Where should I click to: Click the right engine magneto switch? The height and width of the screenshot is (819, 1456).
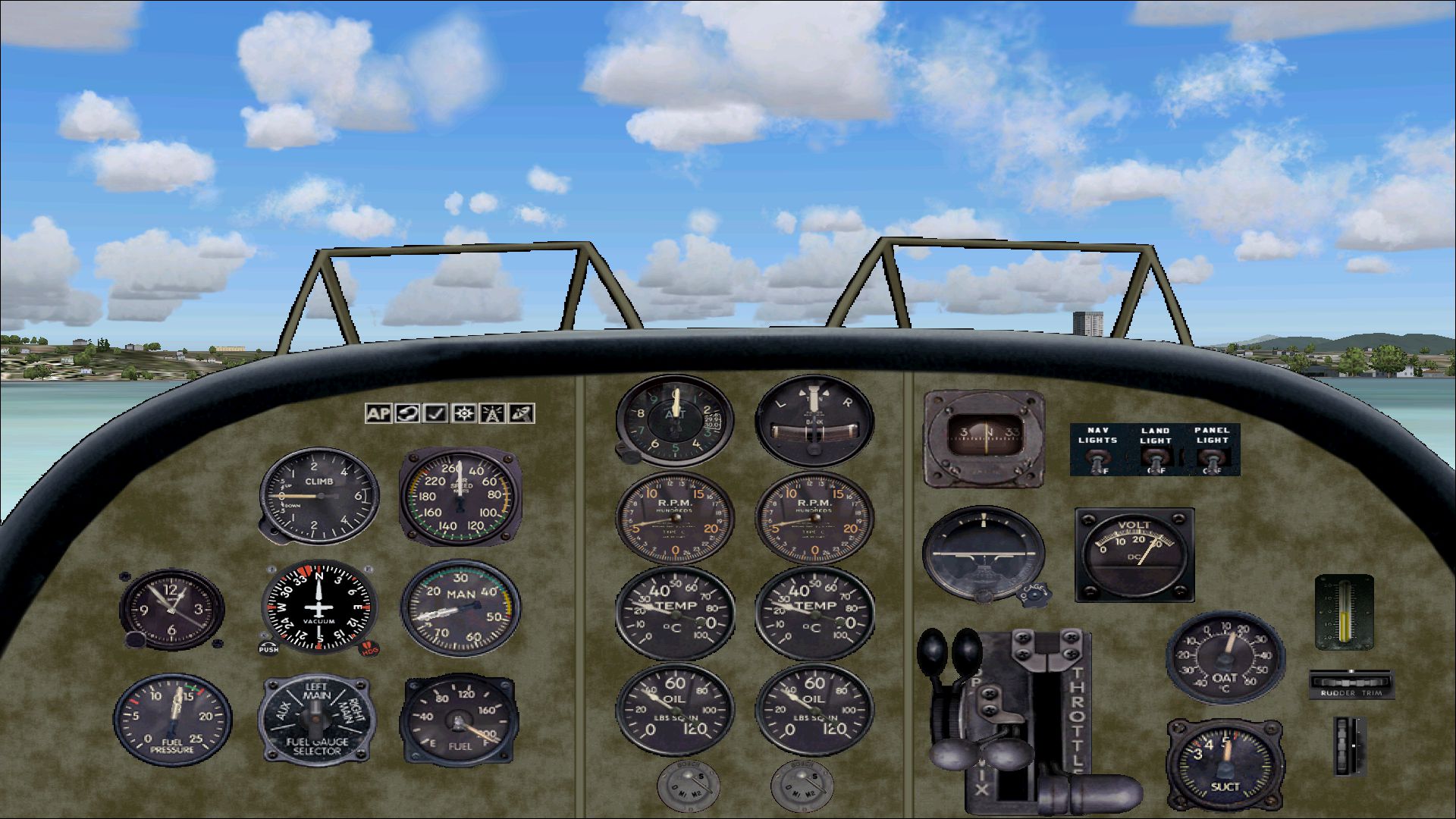pyautogui.click(x=801, y=784)
